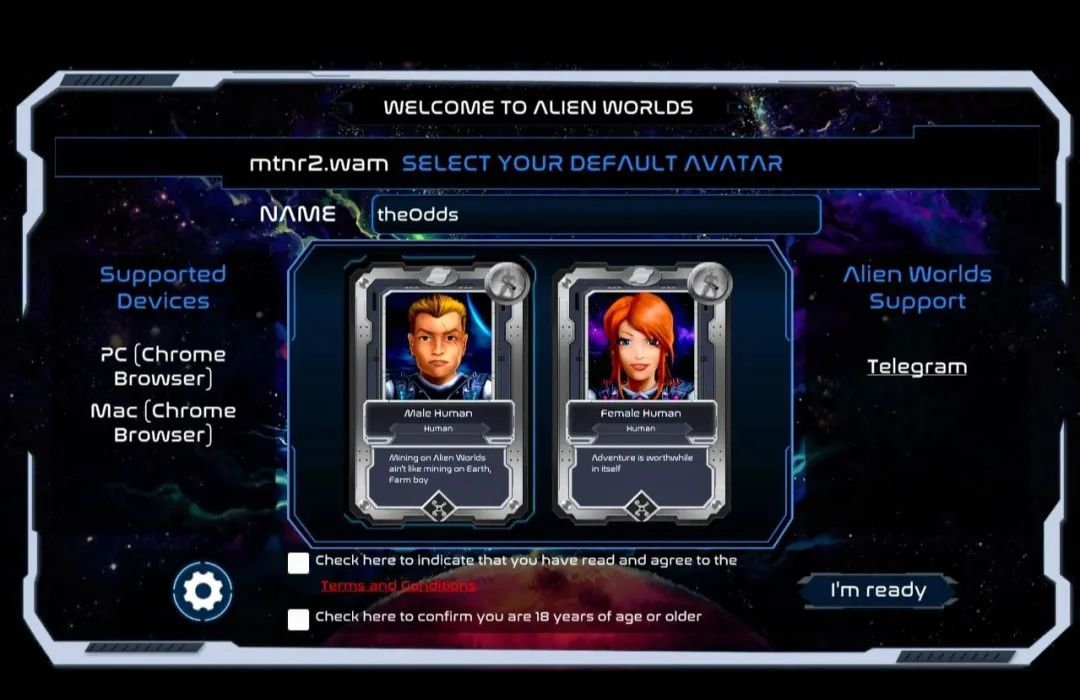Tick the Terms and Conditions agreement checkbox
1080x700 pixels.
(x=298, y=563)
